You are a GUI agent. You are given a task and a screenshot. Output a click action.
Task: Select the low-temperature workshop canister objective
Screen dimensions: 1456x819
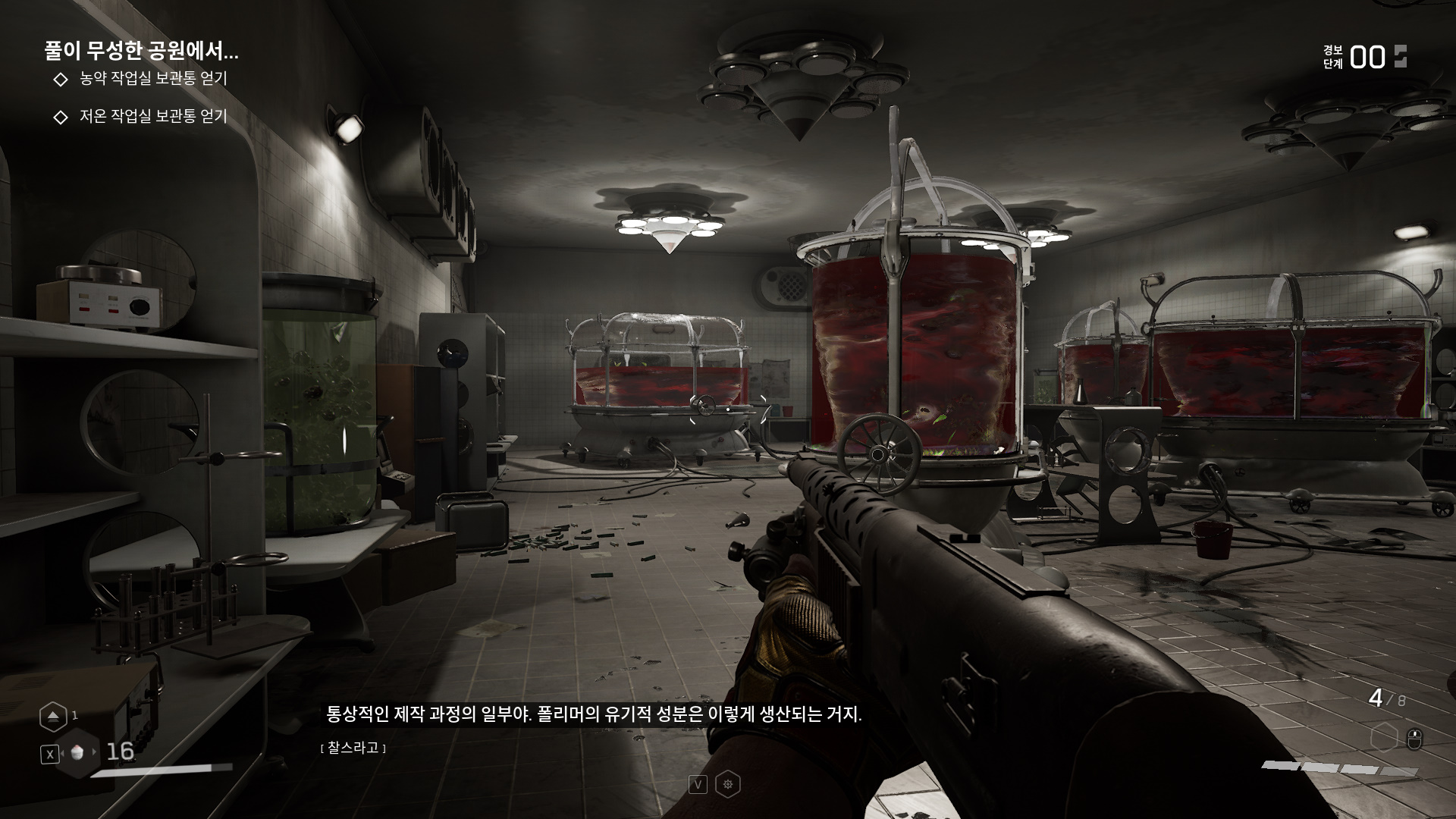153,117
